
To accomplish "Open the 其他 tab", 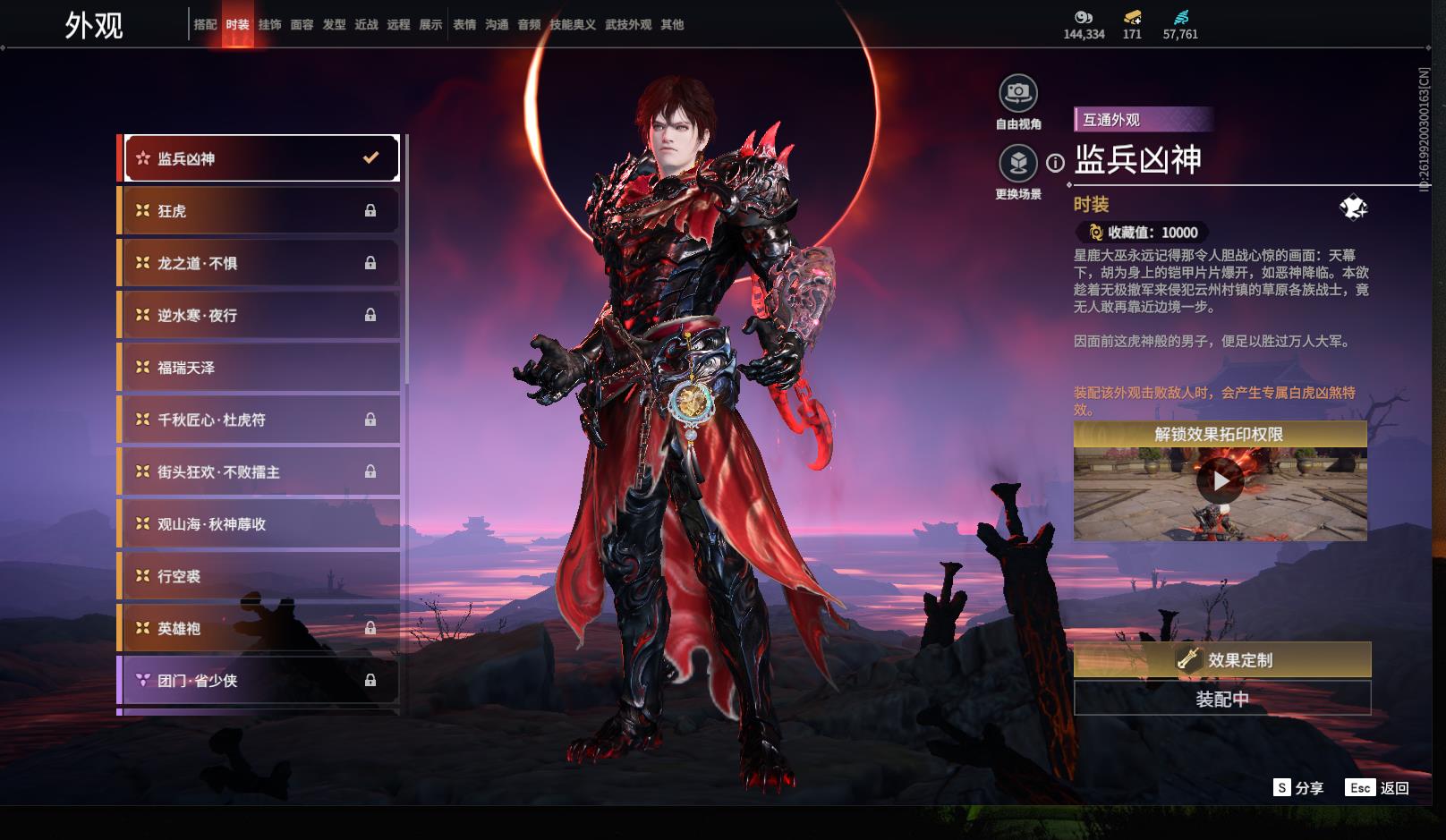I will coord(672,25).
